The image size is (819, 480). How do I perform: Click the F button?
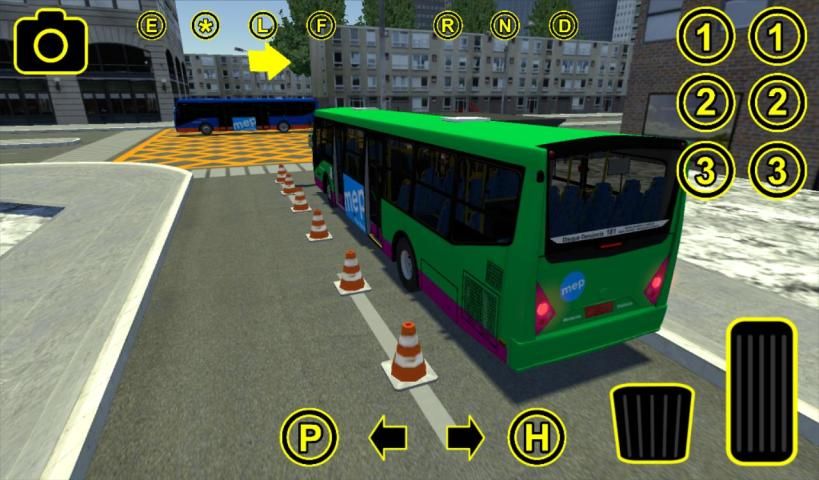point(320,25)
